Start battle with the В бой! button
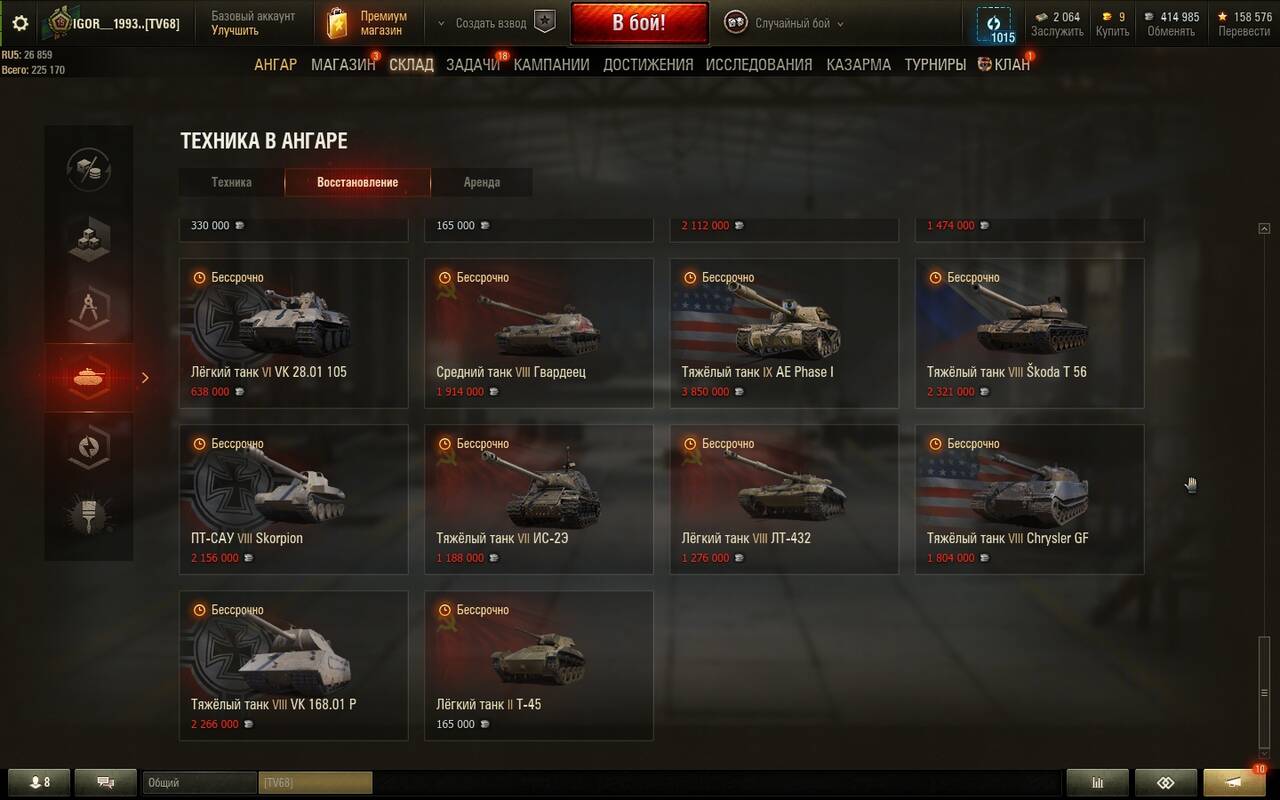 click(x=639, y=23)
